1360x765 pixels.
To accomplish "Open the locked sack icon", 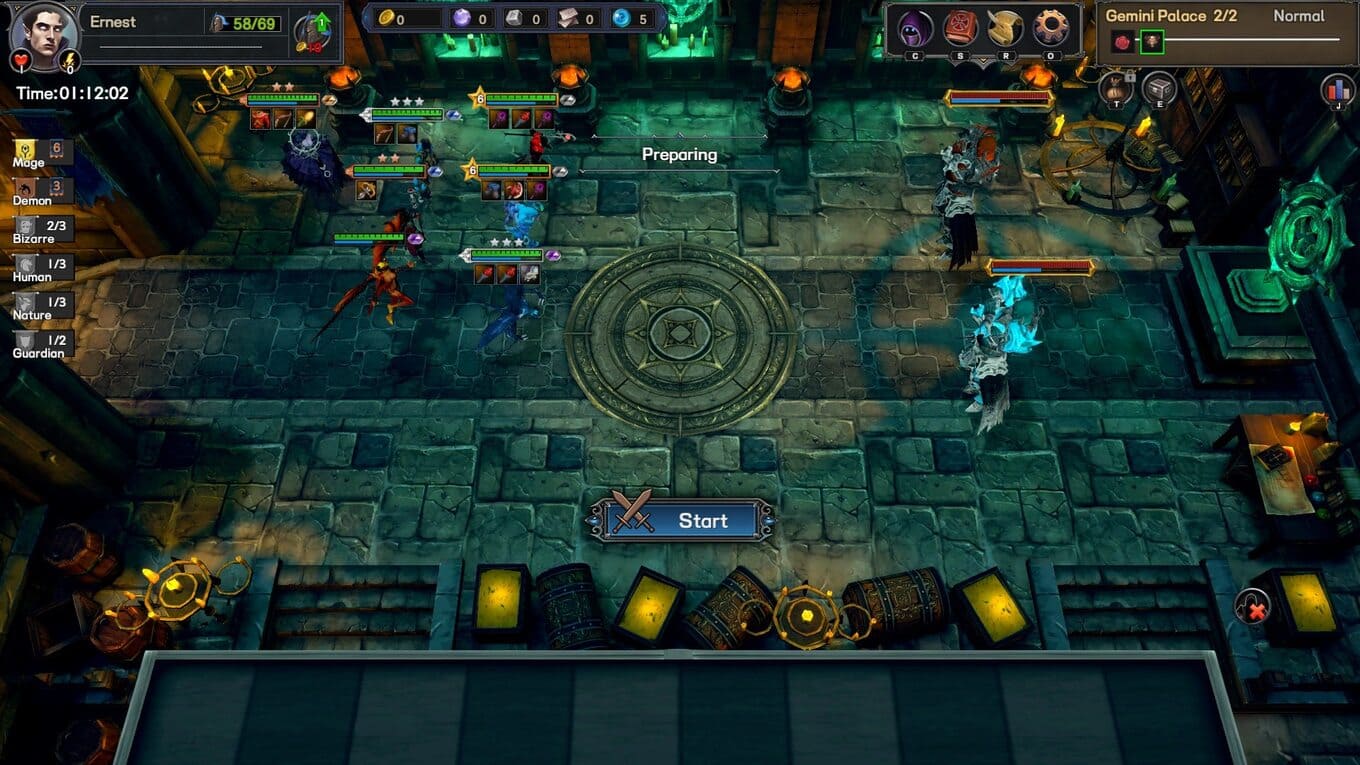I will 1116,89.
